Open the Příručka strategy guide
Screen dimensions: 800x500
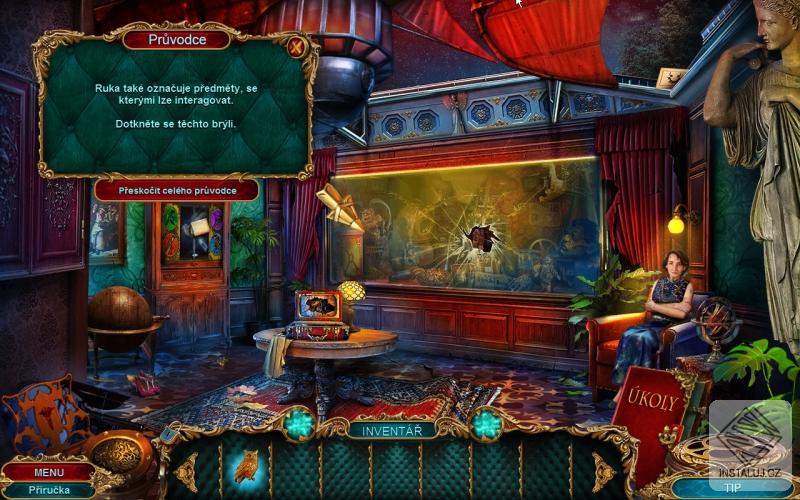pyautogui.click(x=48, y=490)
